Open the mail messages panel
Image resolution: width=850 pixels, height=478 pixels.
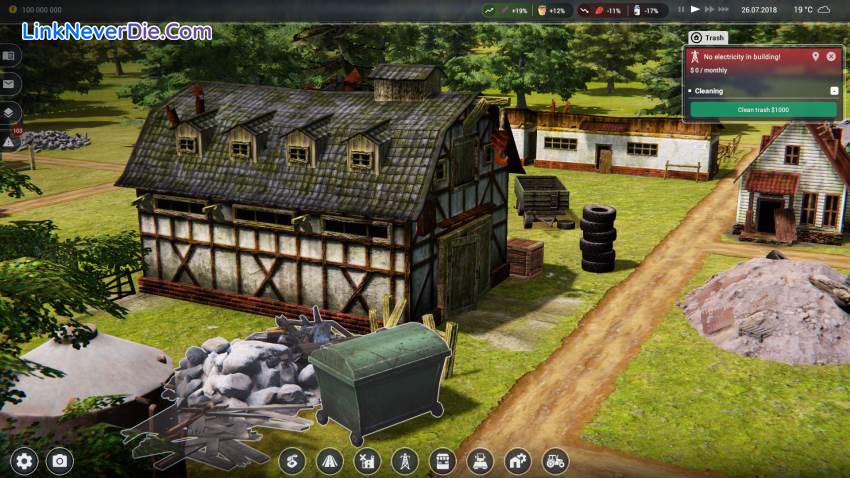8,84
